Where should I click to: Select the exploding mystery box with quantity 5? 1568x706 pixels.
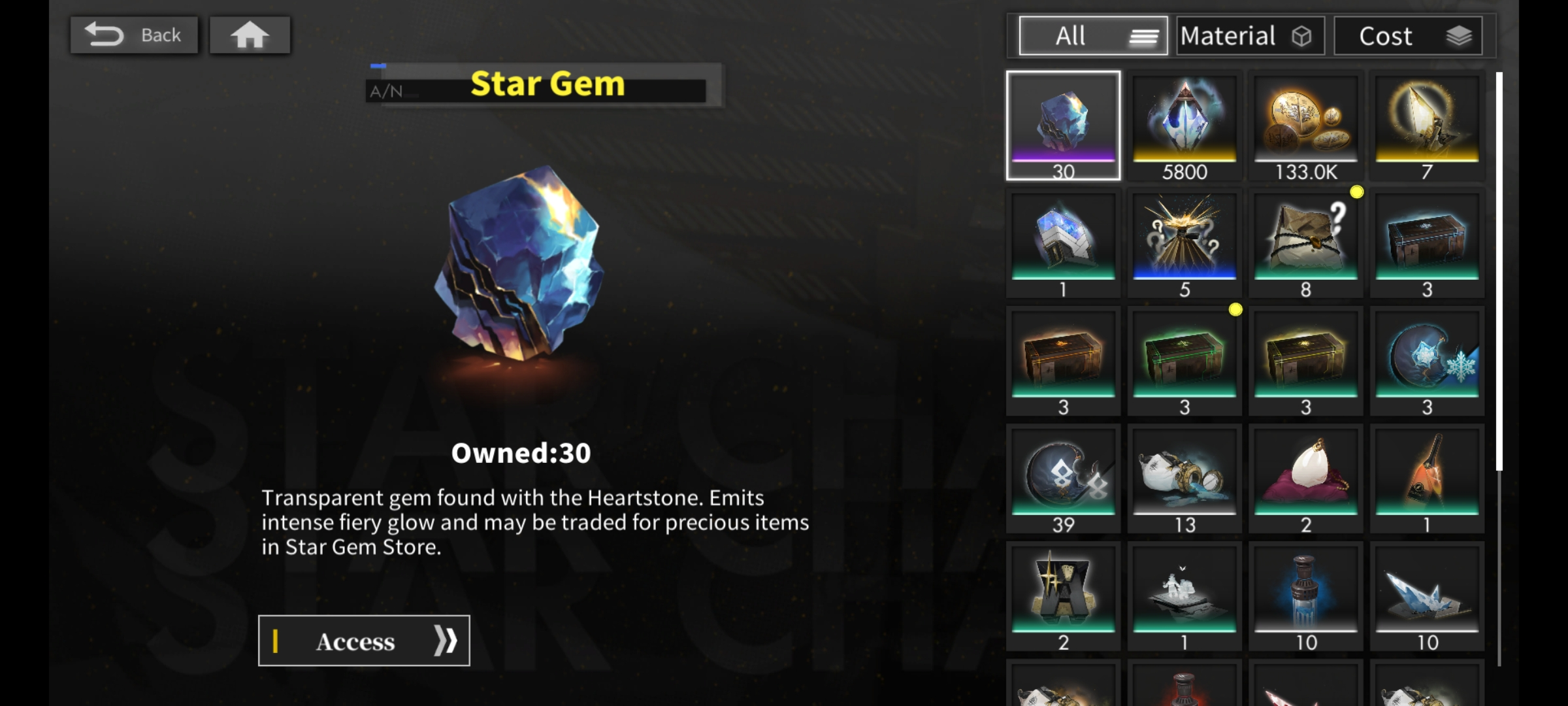tap(1184, 243)
